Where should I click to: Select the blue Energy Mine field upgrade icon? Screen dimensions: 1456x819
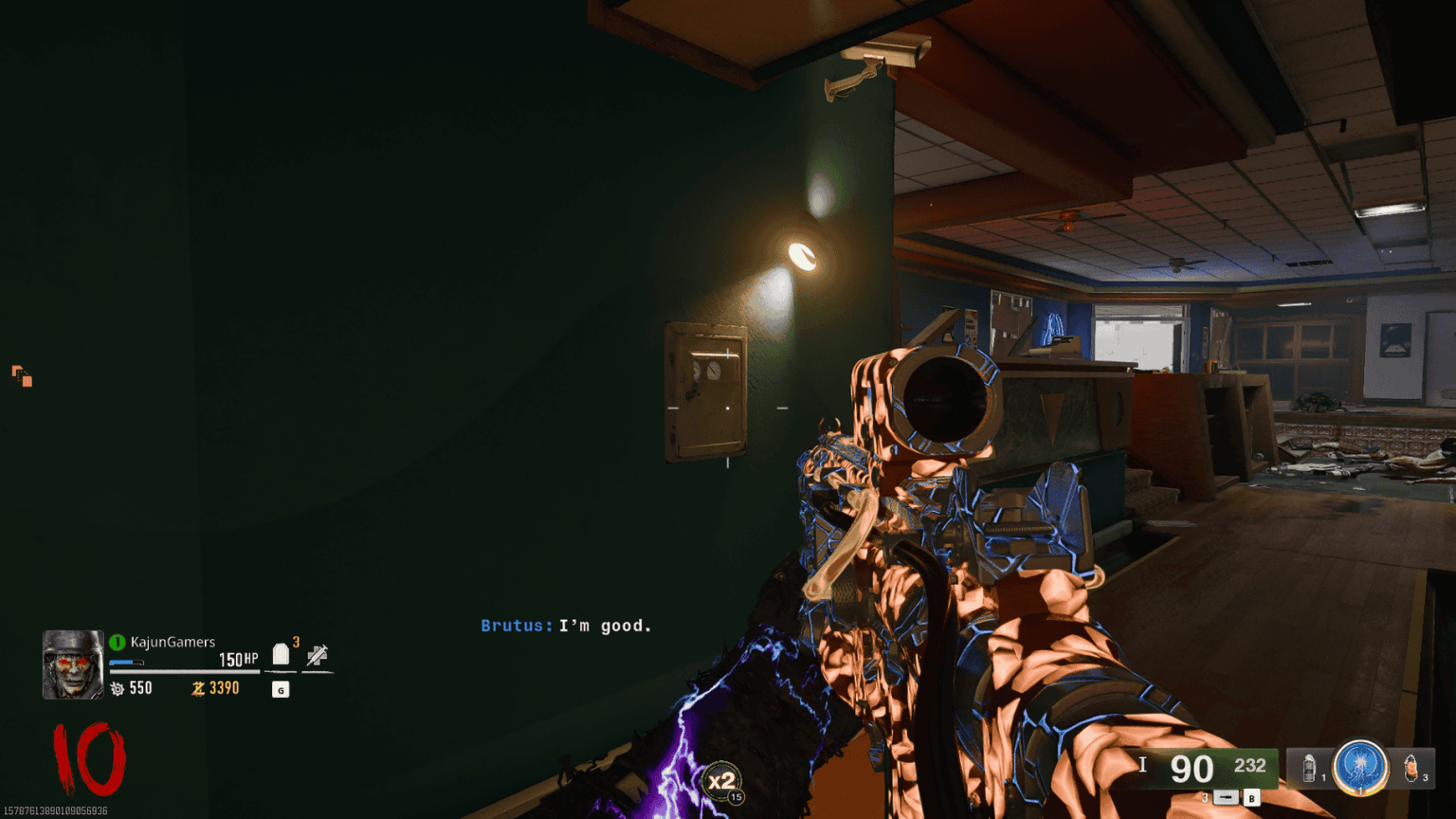[x=1361, y=768]
